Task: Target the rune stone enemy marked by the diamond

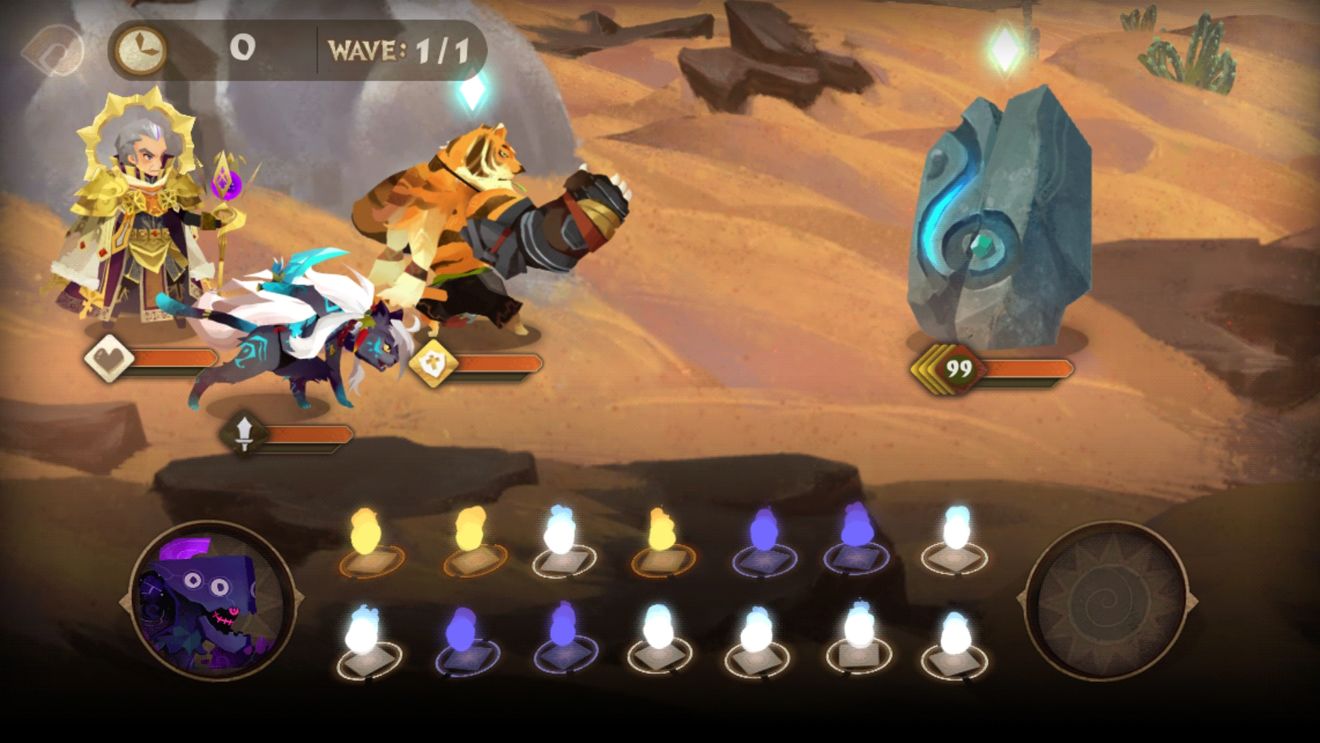Action: tap(1000, 220)
